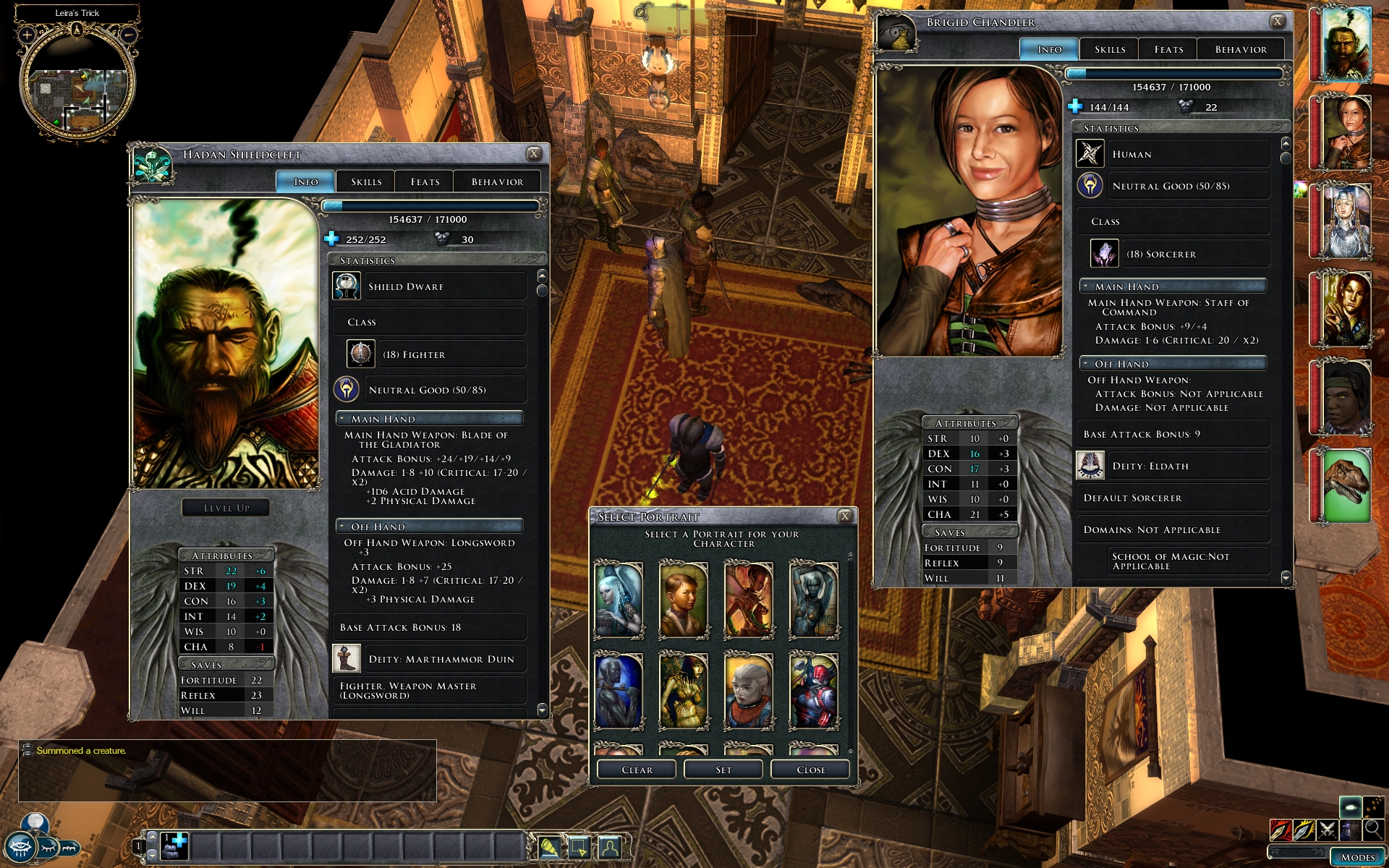Switch to Brigid Chandler's Feats tab

[1168, 49]
